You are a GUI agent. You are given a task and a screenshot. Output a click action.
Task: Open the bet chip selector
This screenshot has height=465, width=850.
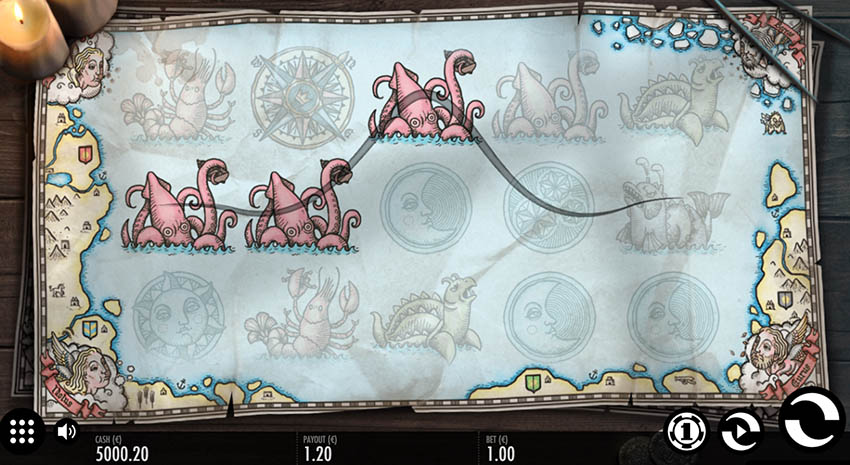pyautogui.click(x=686, y=430)
